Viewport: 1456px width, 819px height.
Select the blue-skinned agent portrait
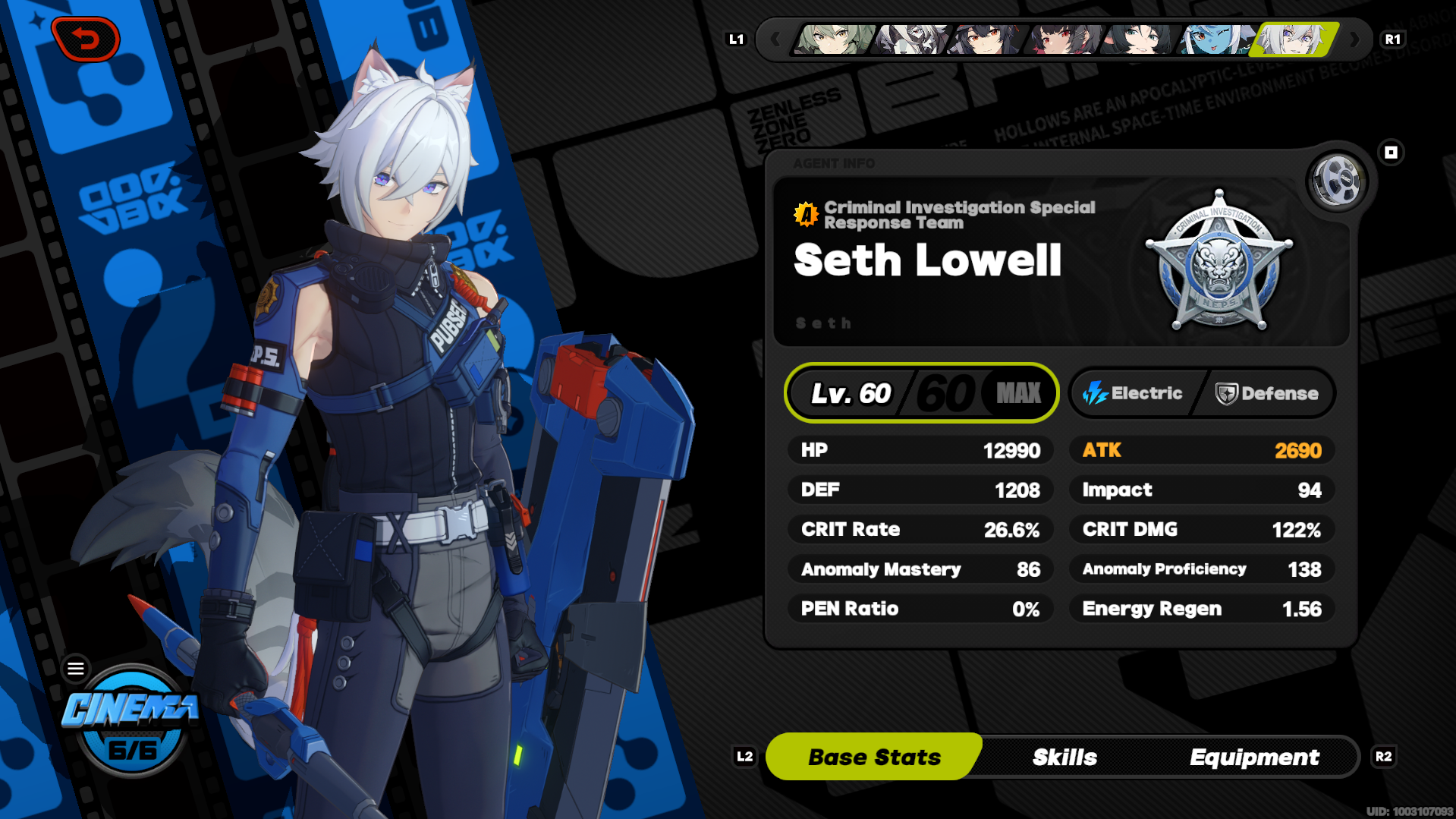pos(1212,39)
